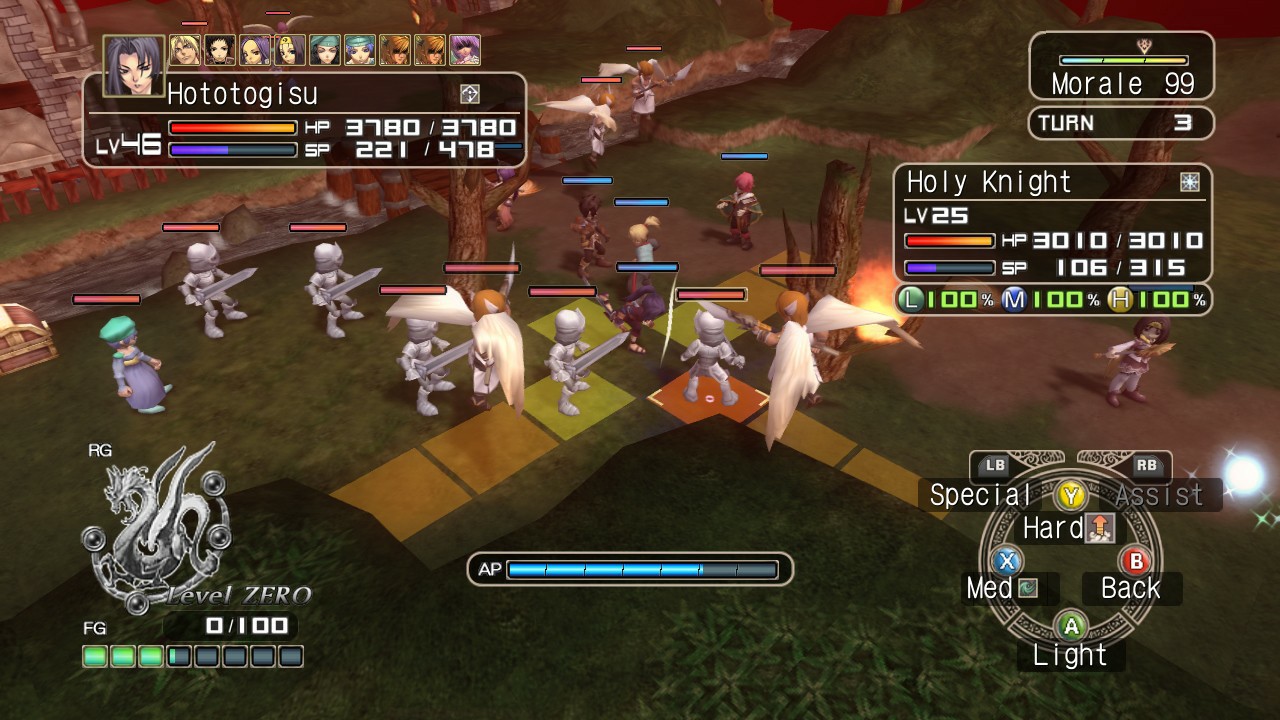The width and height of the screenshot is (1280, 720).
Task: Click the blue AP gauge bar
Action: point(640,569)
